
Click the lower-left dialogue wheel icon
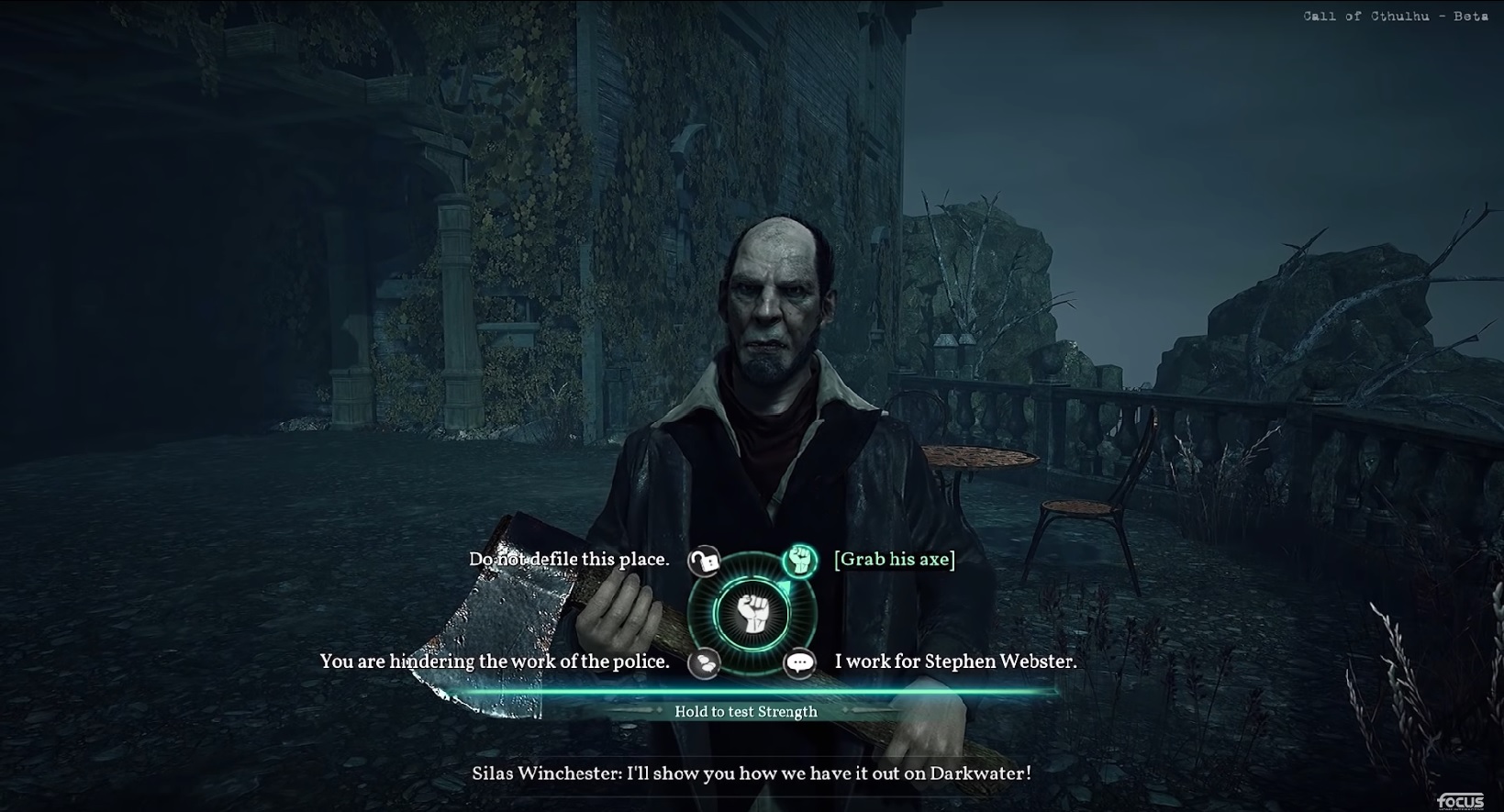704,662
